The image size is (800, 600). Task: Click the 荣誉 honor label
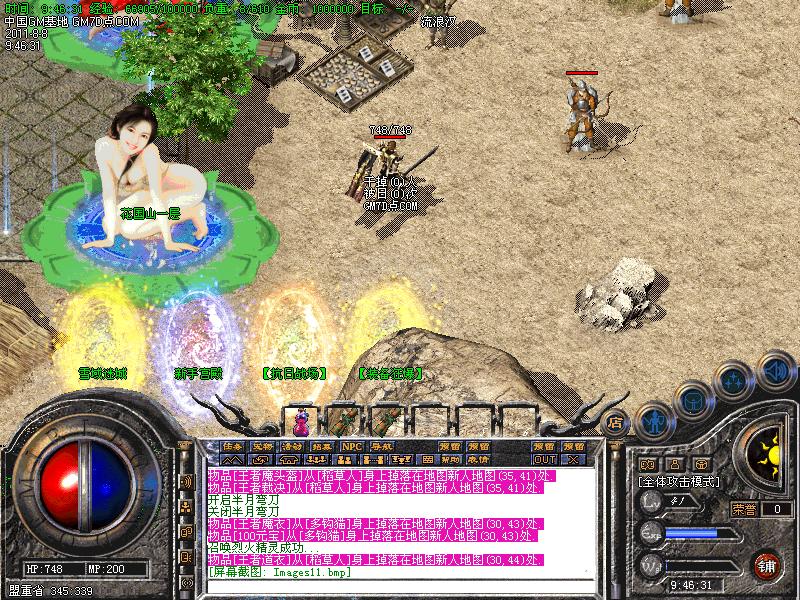click(x=744, y=509)
